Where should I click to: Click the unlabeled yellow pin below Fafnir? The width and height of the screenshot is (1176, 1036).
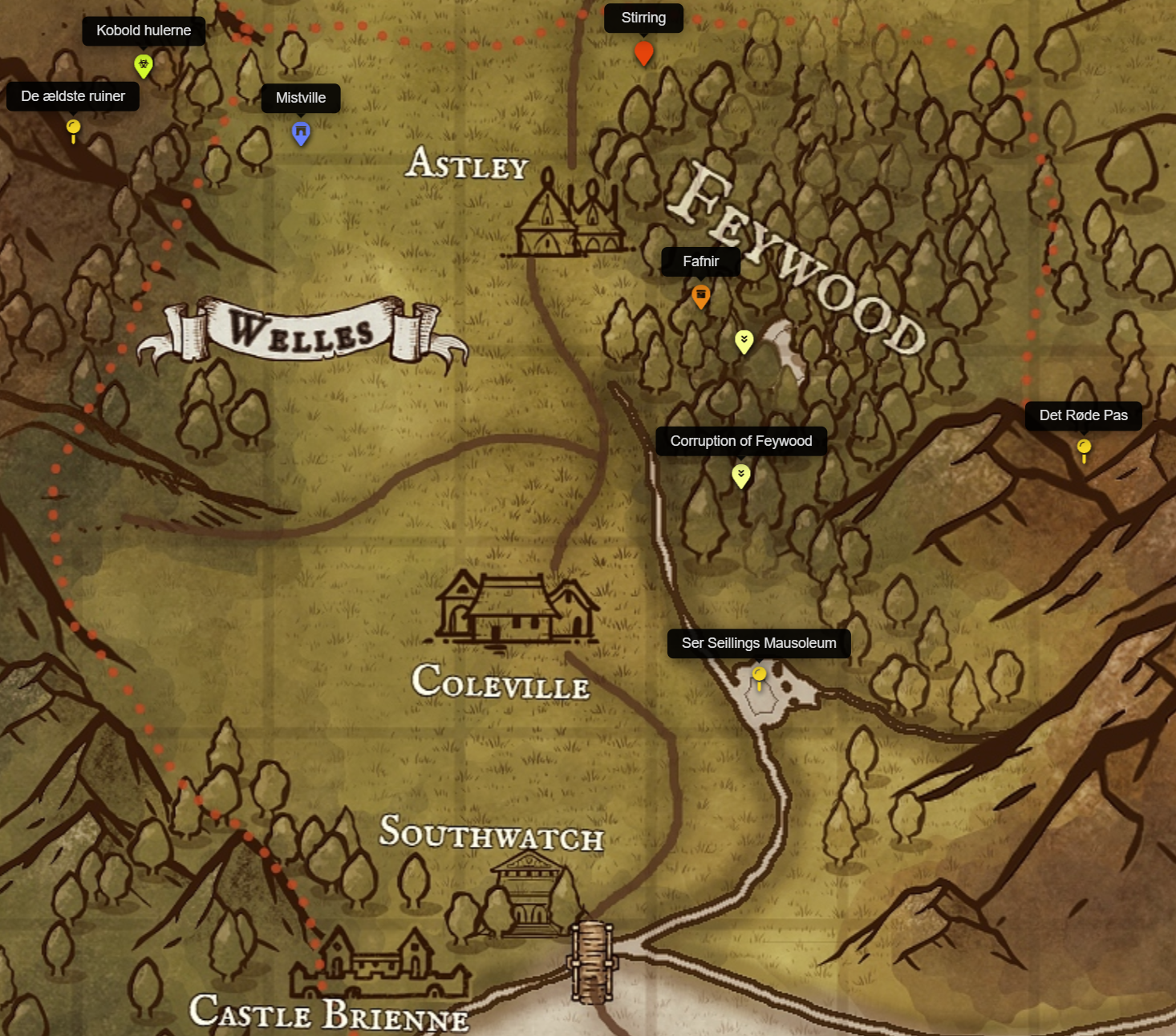744,341
